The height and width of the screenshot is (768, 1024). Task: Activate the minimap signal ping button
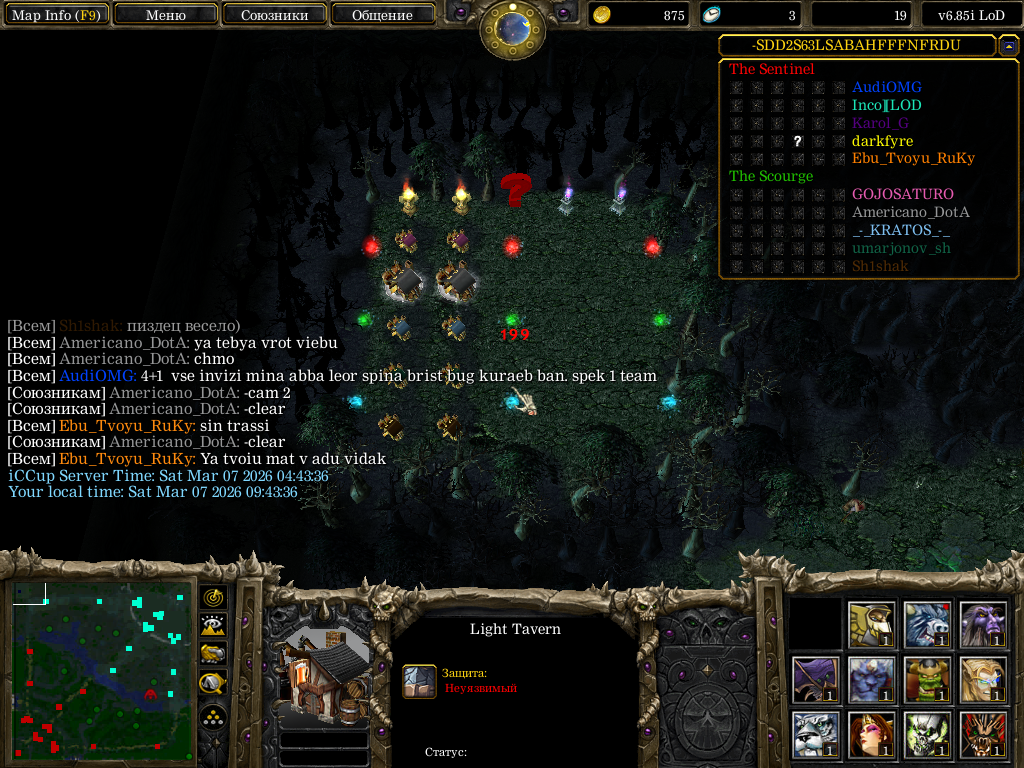(213, 597)
